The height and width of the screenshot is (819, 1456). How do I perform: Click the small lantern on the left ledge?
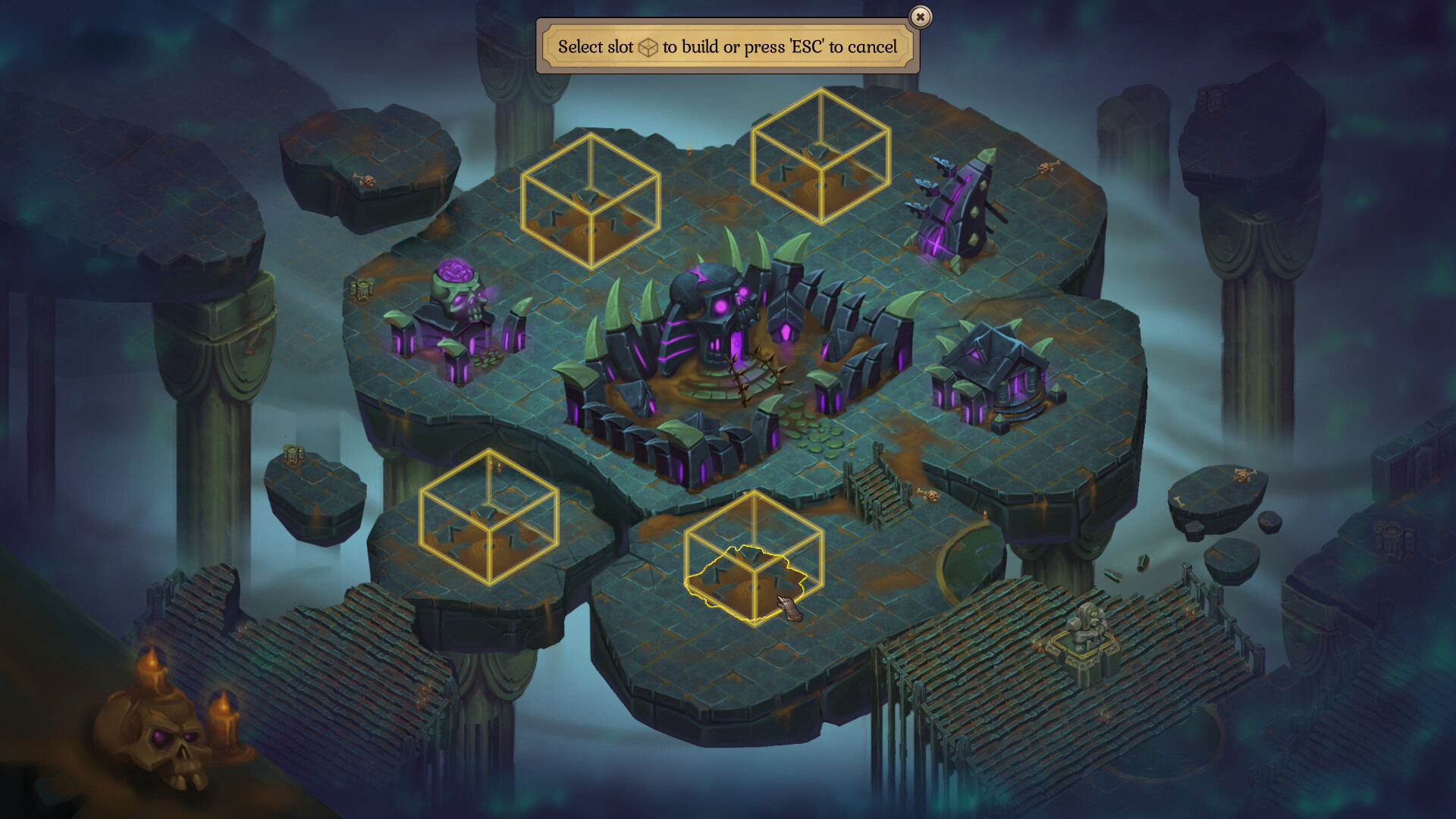click(x=292, y=451)
